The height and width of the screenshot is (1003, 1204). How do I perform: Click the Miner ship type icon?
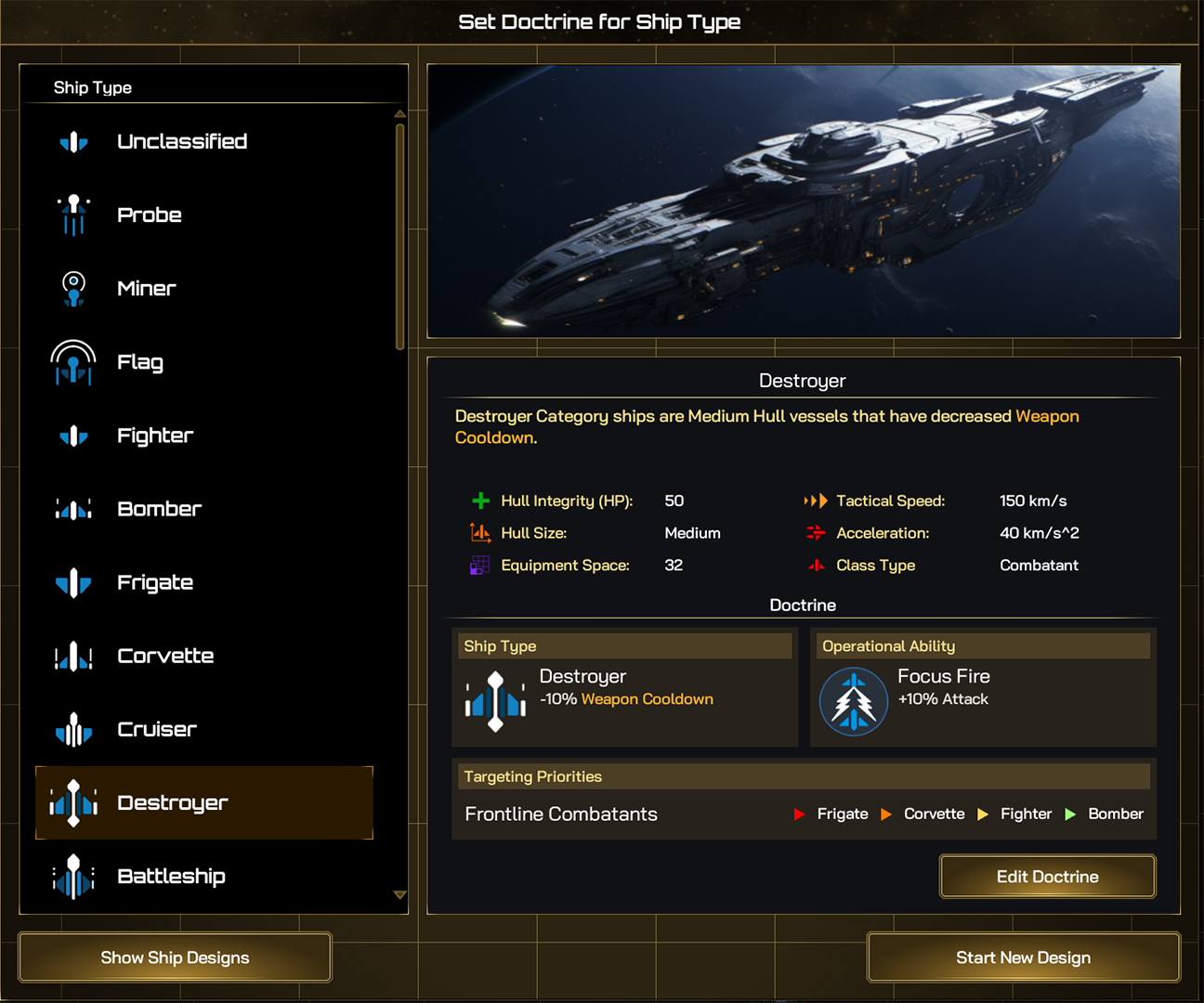coord(72,289)
